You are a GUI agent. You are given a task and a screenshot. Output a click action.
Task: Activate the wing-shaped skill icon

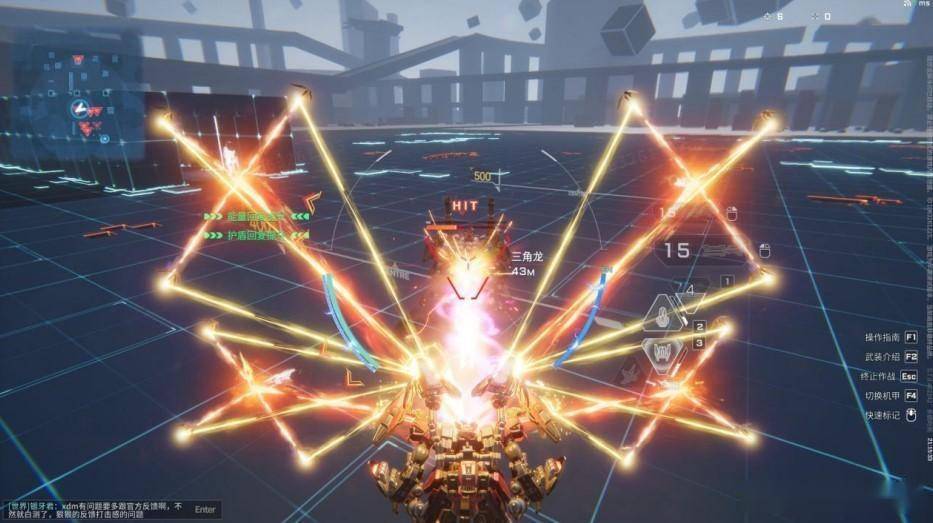[x=663, y=352]
